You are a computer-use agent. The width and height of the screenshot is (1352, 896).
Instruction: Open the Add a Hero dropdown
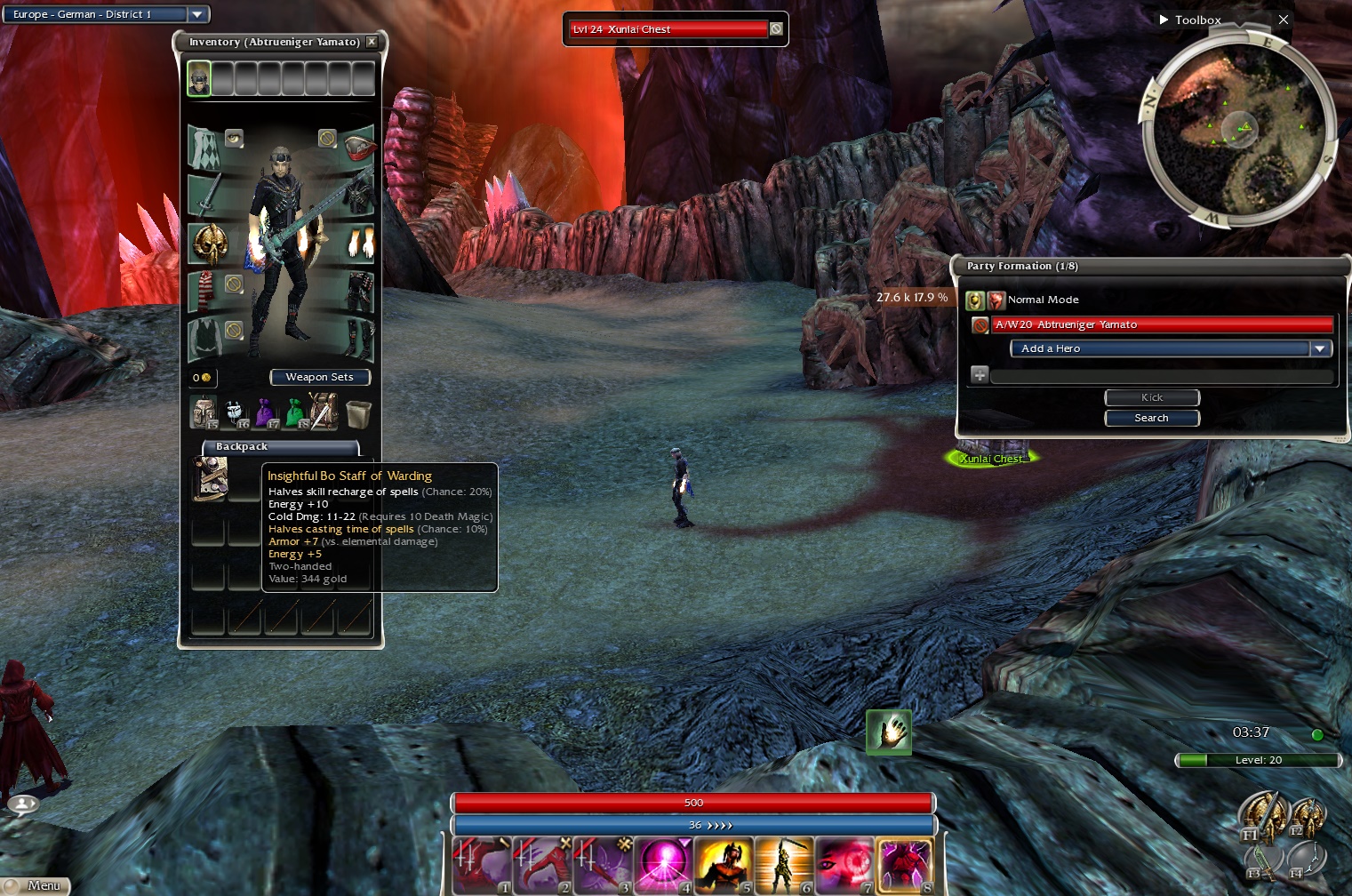pyautogui.click(x=1321, y=348)
